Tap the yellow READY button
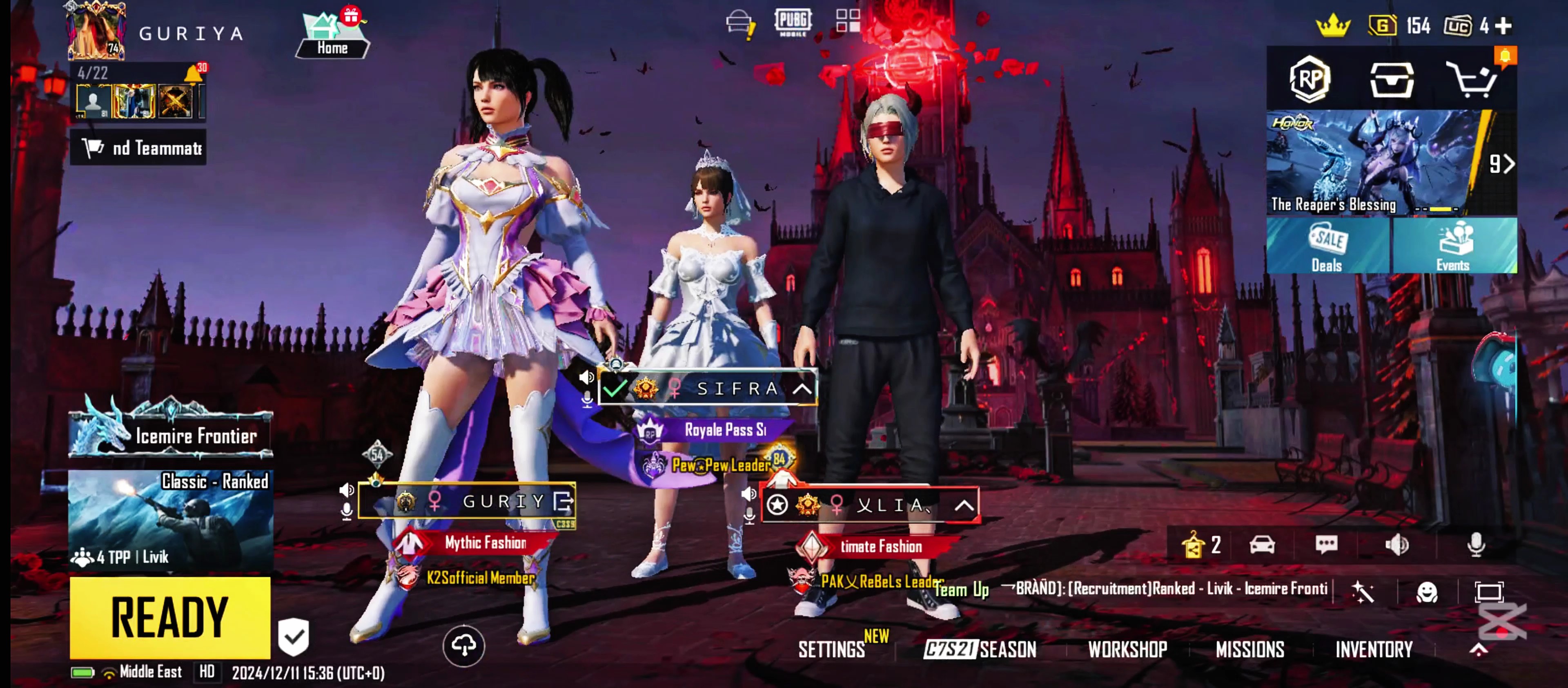The image size is (1568, 688). coord(170,617)
